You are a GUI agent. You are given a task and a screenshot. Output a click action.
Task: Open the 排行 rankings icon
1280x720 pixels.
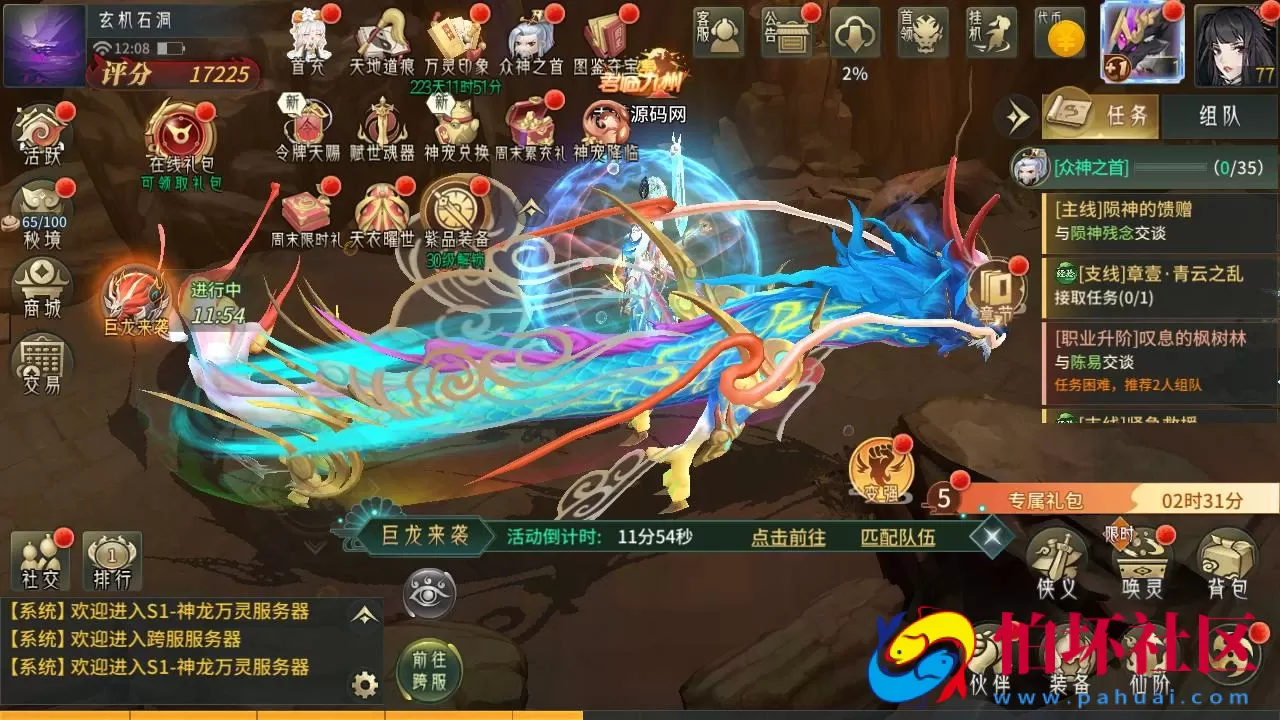tap(112, 560)
